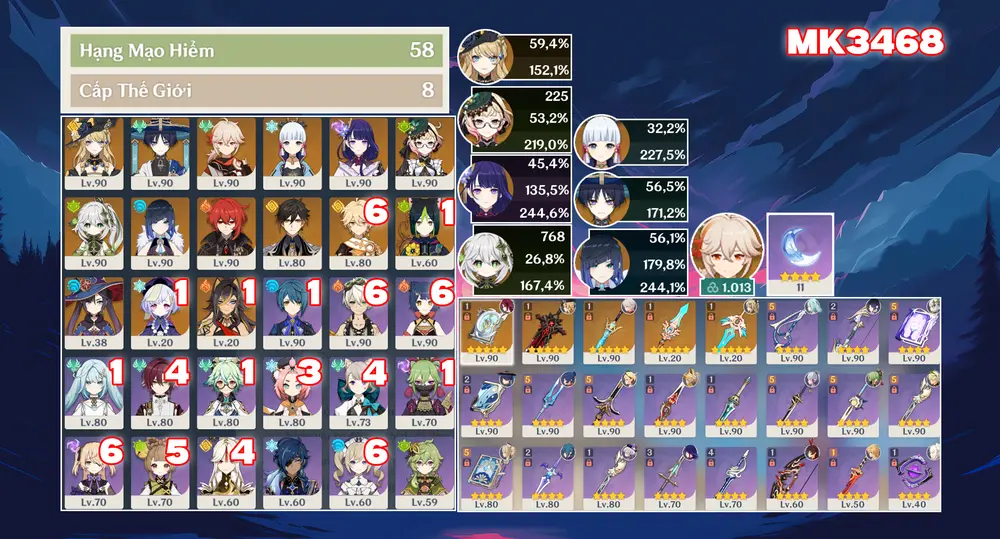Pick the Lv.50 red polearm weapon

click(851, 476)
